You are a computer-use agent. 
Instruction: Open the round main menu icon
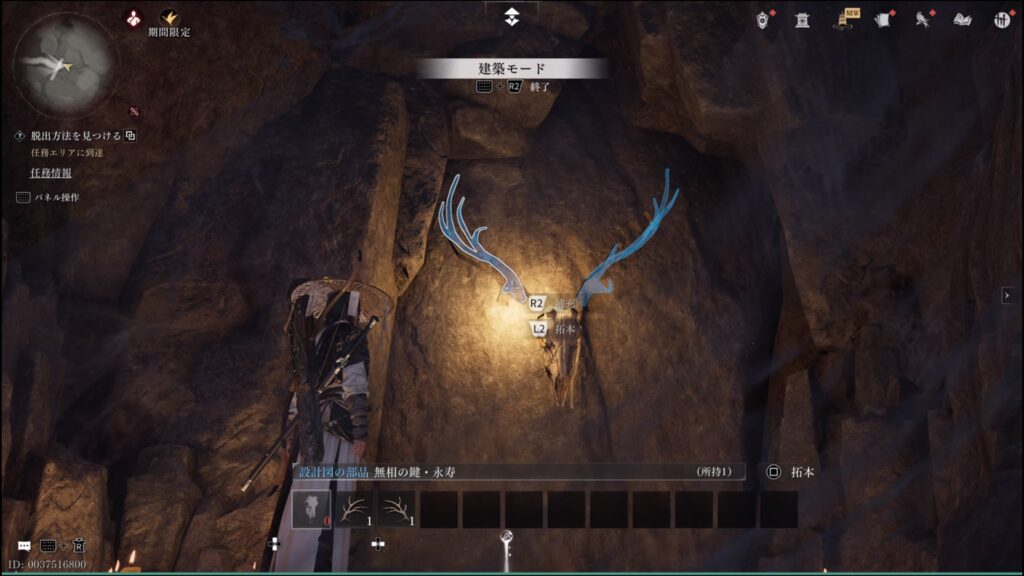point(1001,19)
